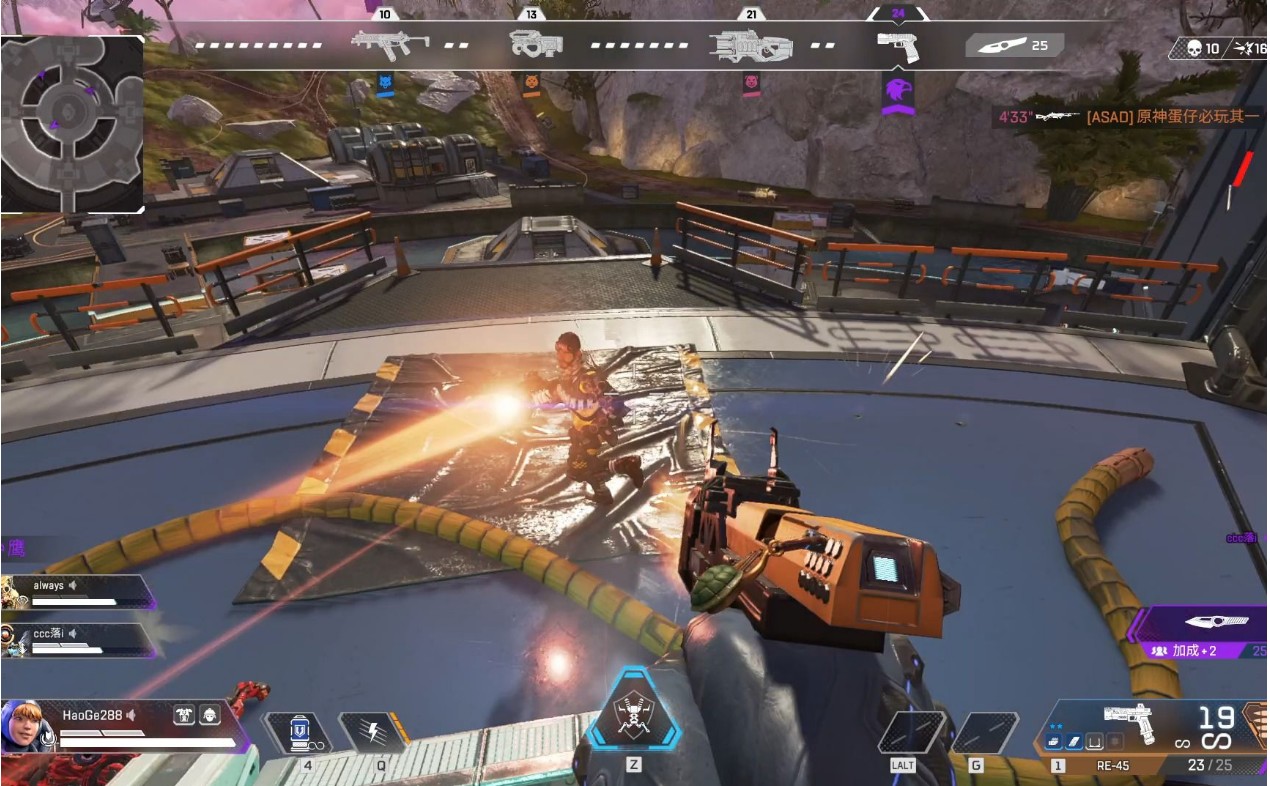Viewport: 1270px width, 786px height.
Task: Activate the blue hexagonal ultimate ability
Action: 634,715
